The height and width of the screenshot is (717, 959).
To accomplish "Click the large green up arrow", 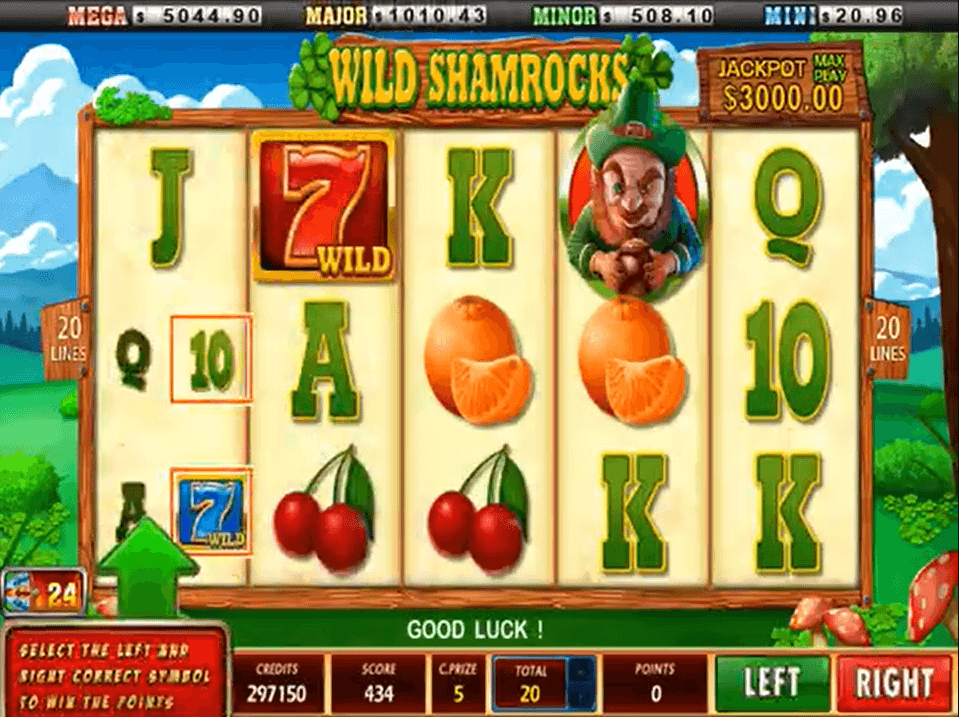I will tap(148, 568).
